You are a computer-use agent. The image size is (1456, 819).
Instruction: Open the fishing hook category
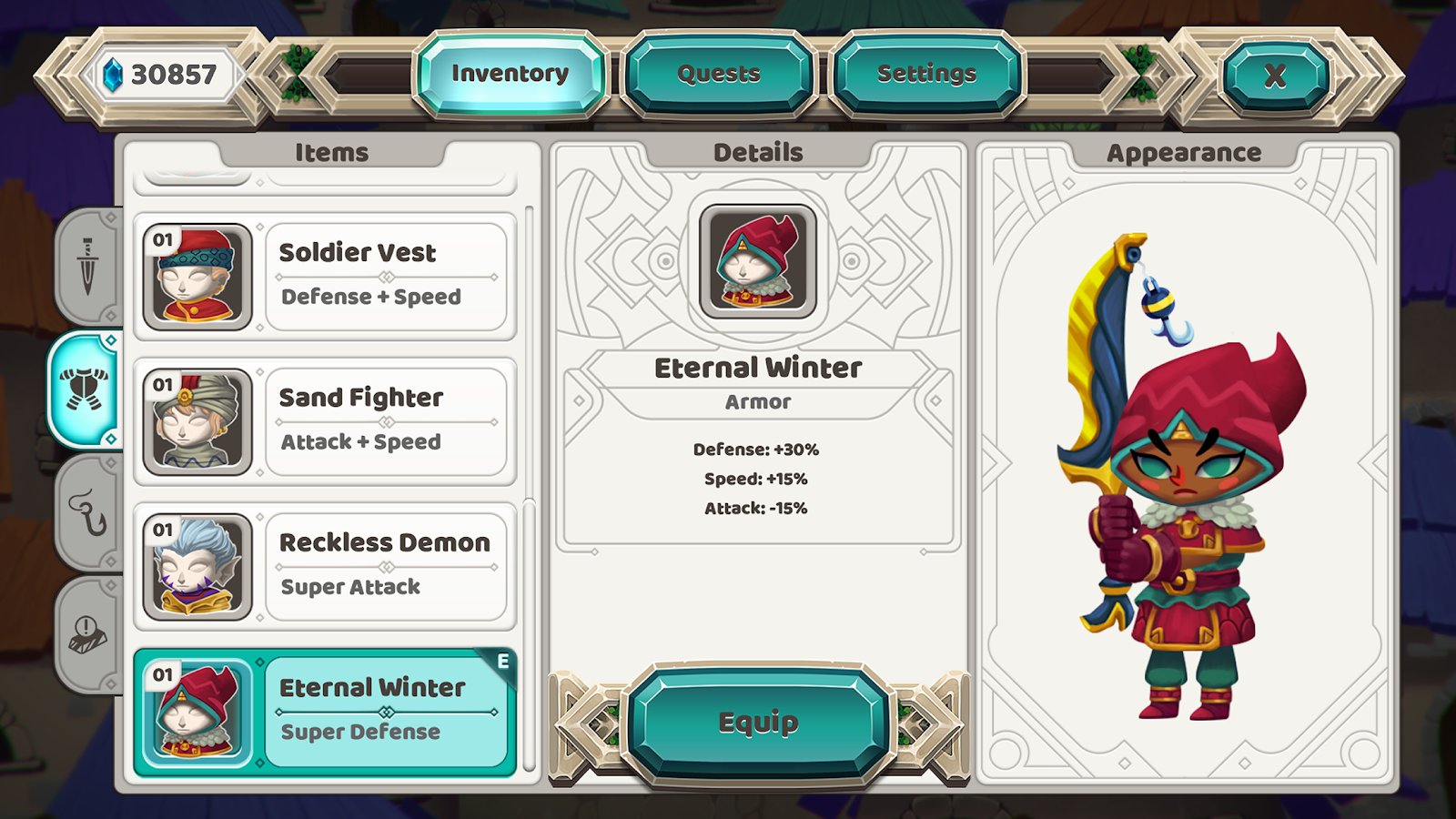click(x=87, y=512)
